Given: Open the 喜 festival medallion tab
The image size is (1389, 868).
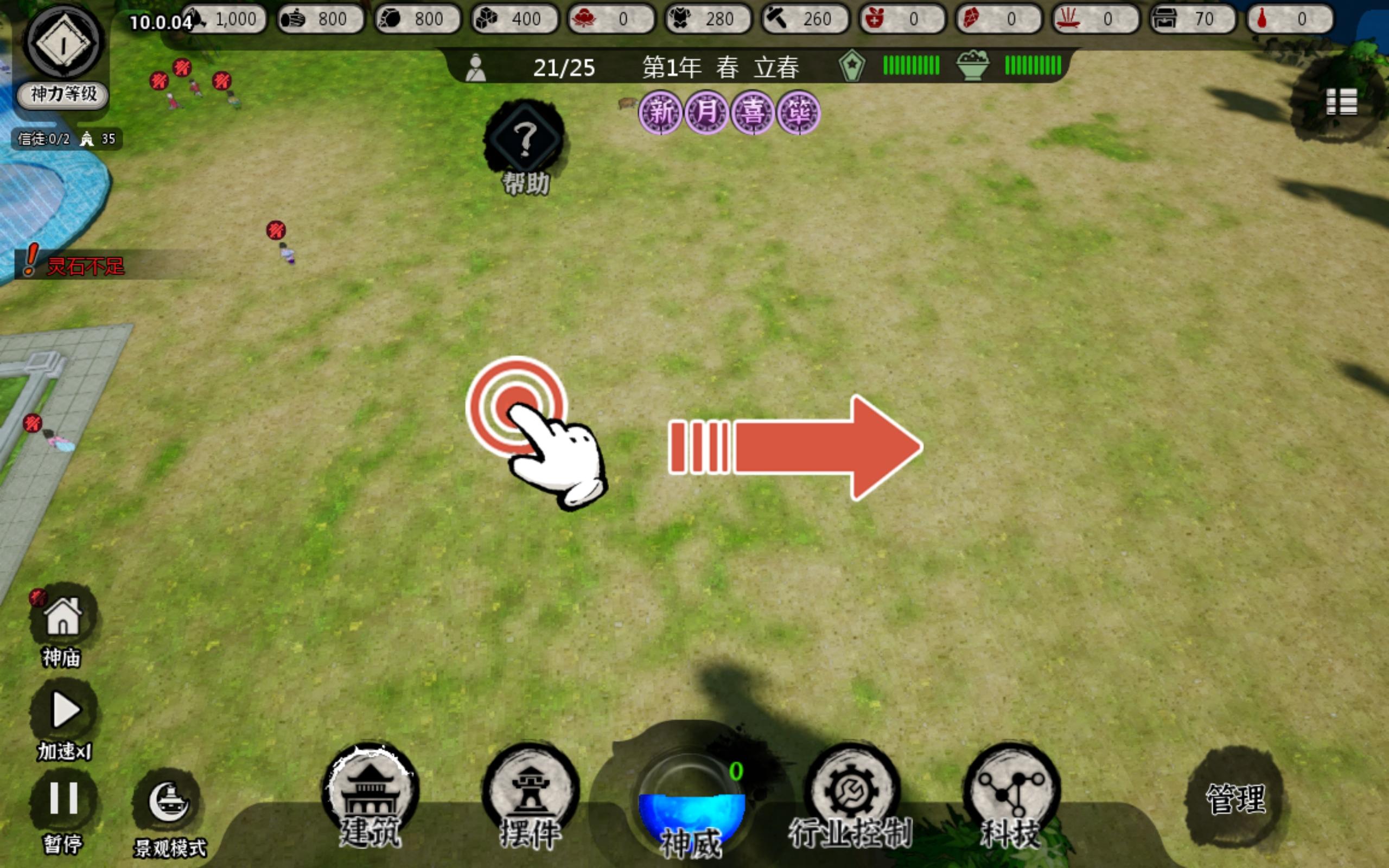Looking at the screenshot, I should click(x=755, y=113).
